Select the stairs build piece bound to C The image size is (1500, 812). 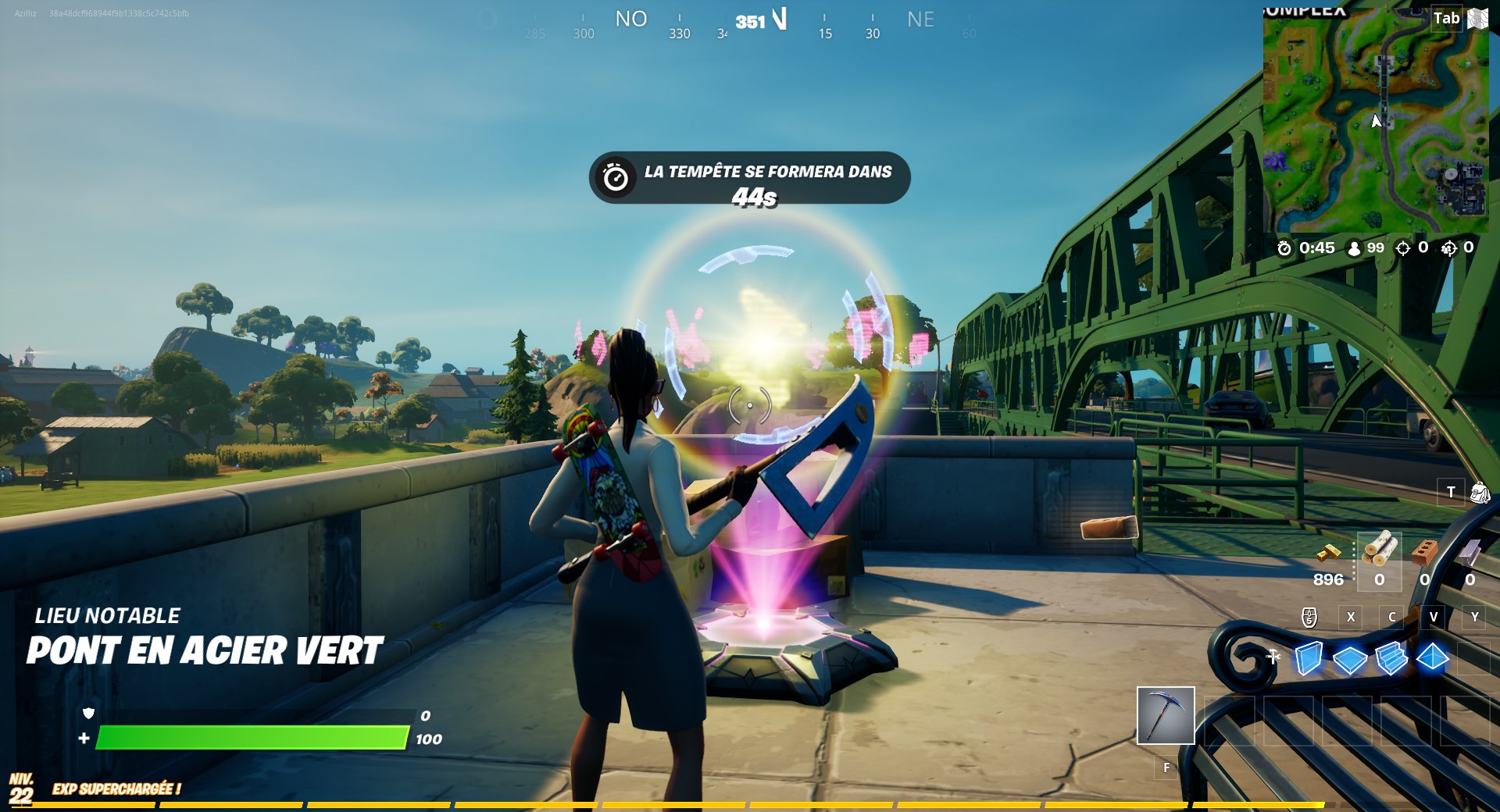pos(1391,658)
